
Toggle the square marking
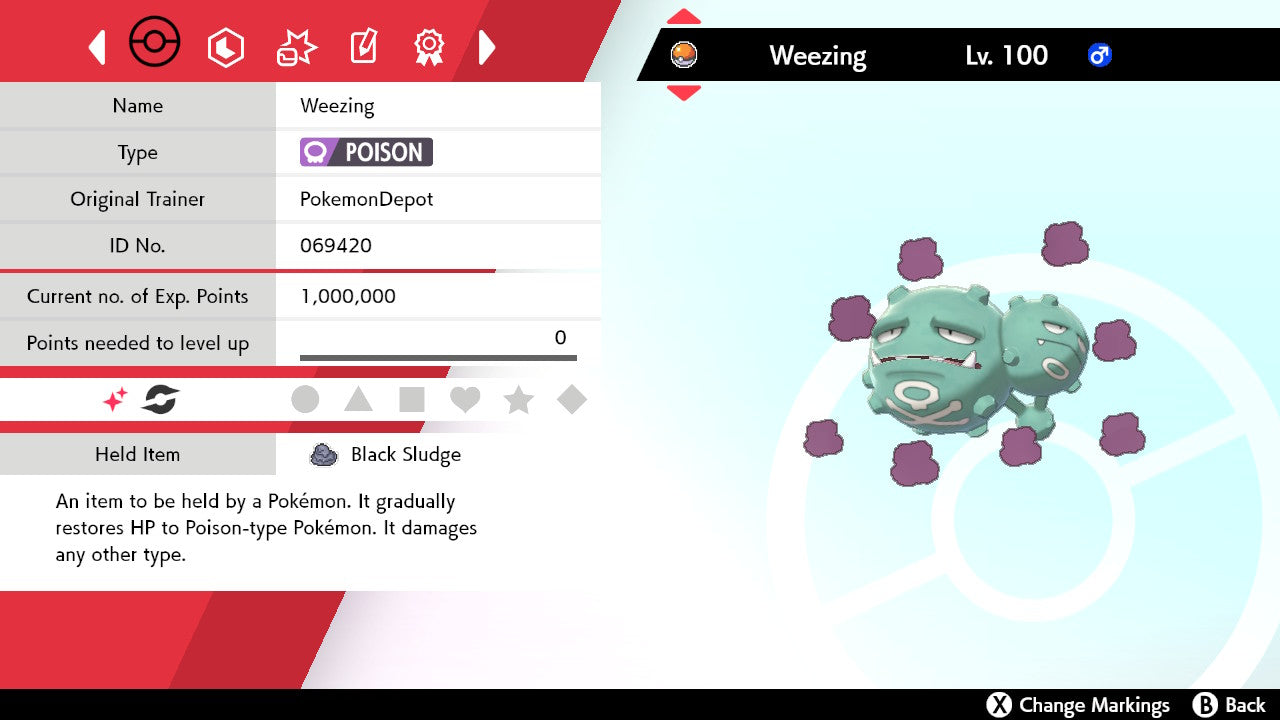412,400
